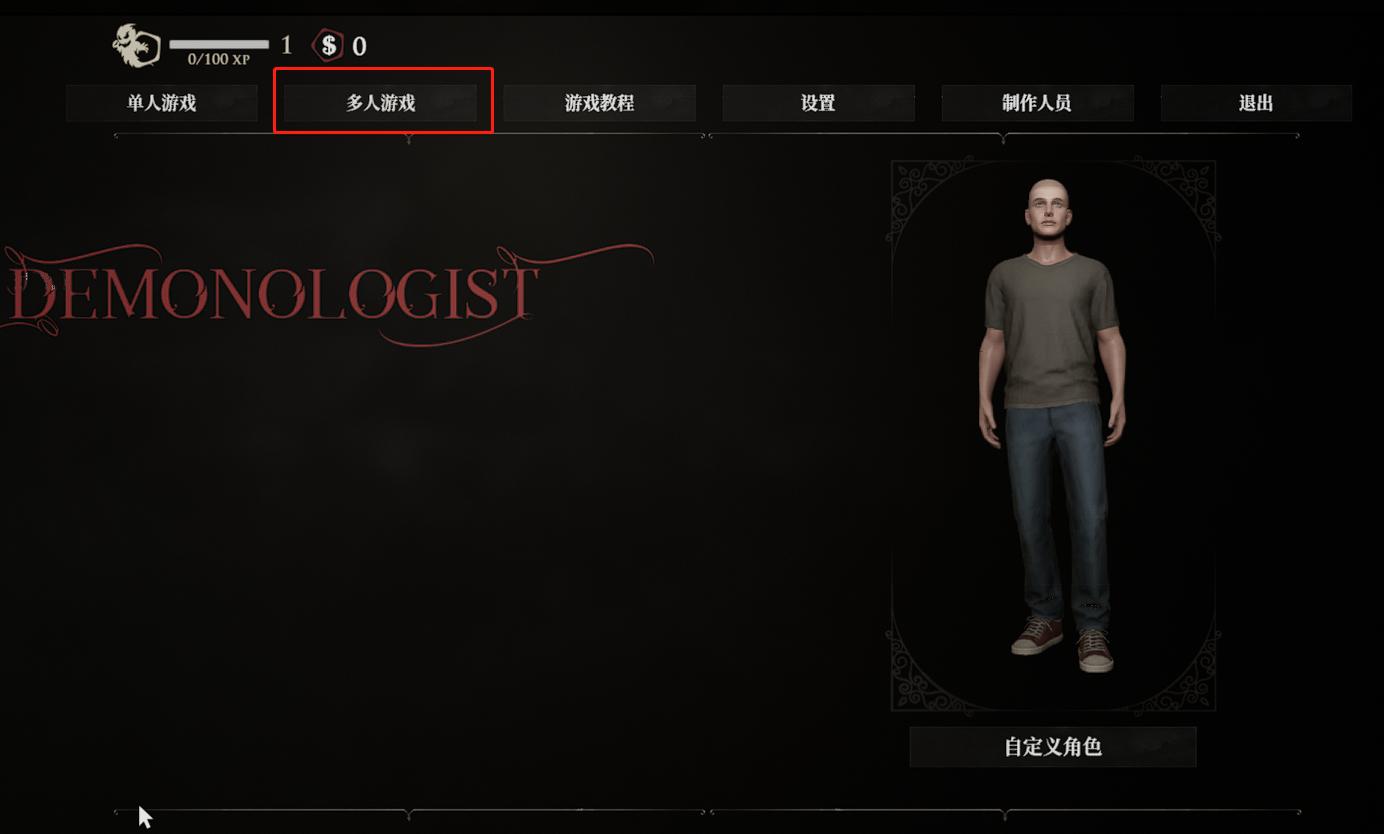The width and height of the screenshot is (1384, 834).
Task: Switch to the 单人游戏 singleplayer tab
Action: click(161, 102)
